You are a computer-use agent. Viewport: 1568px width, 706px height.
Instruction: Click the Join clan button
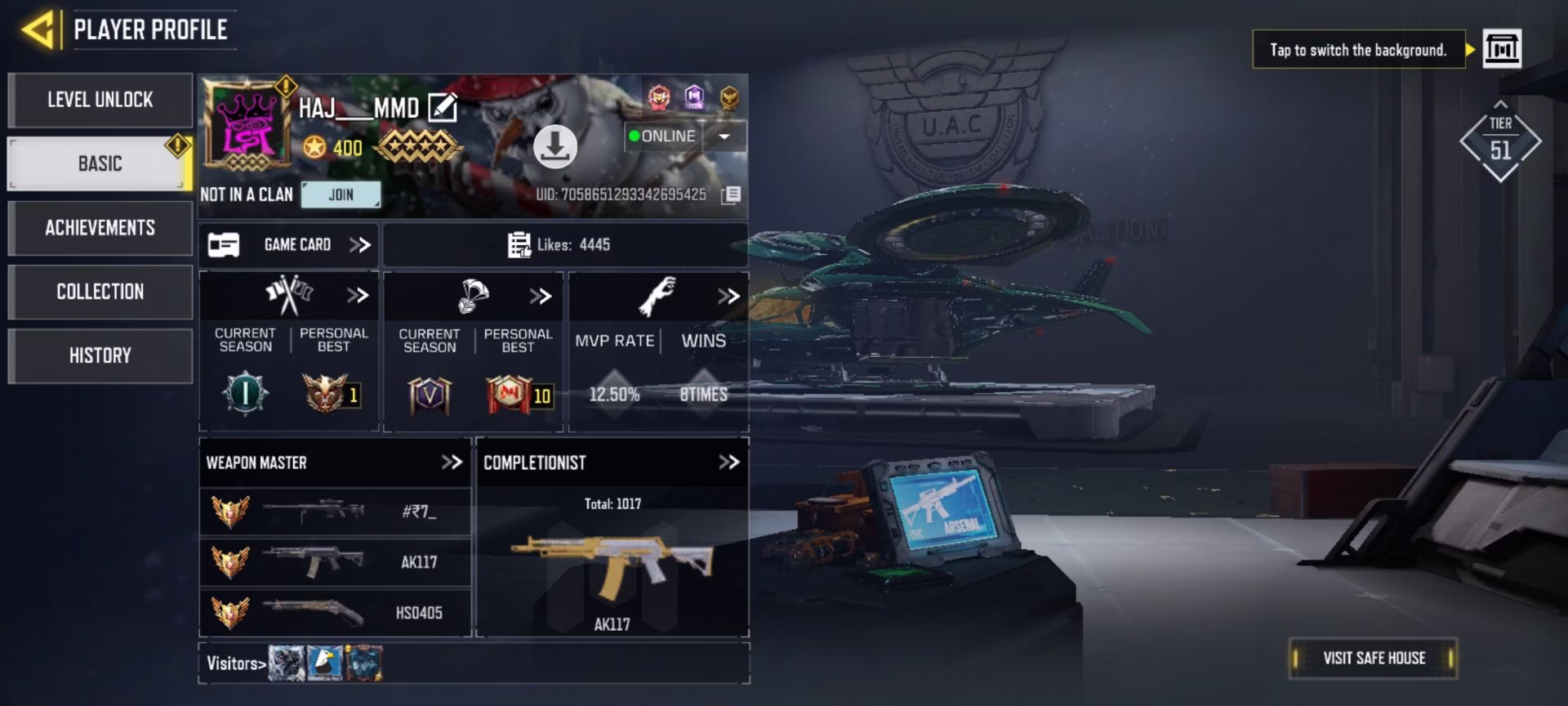[341, 194]
